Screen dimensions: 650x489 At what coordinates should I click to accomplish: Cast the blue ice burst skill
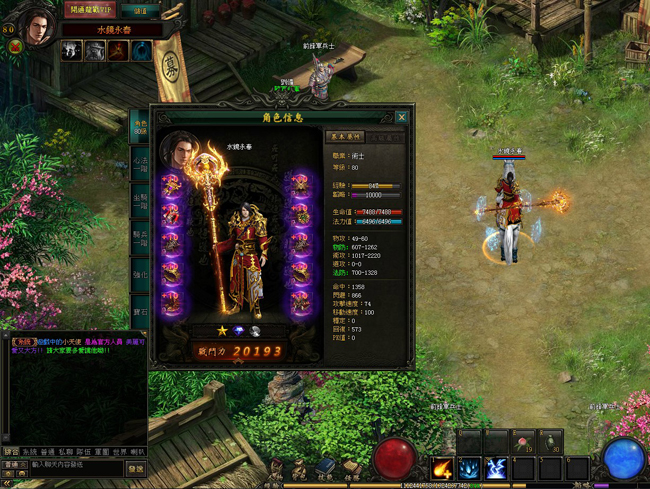(469, 467)
